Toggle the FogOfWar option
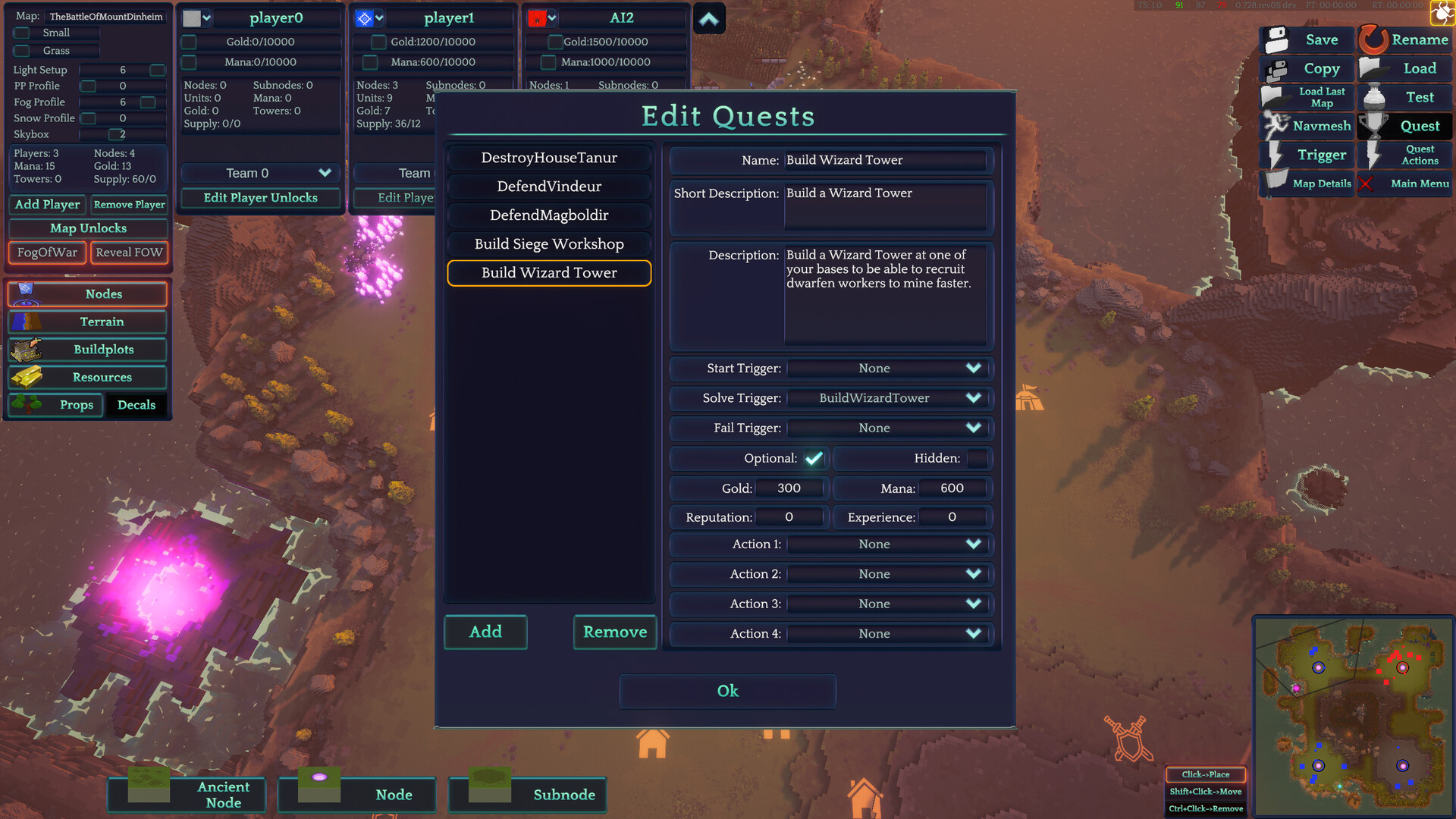Viewport: 1456px width, 819px height. pyautogui.click(x=46, y=252)
